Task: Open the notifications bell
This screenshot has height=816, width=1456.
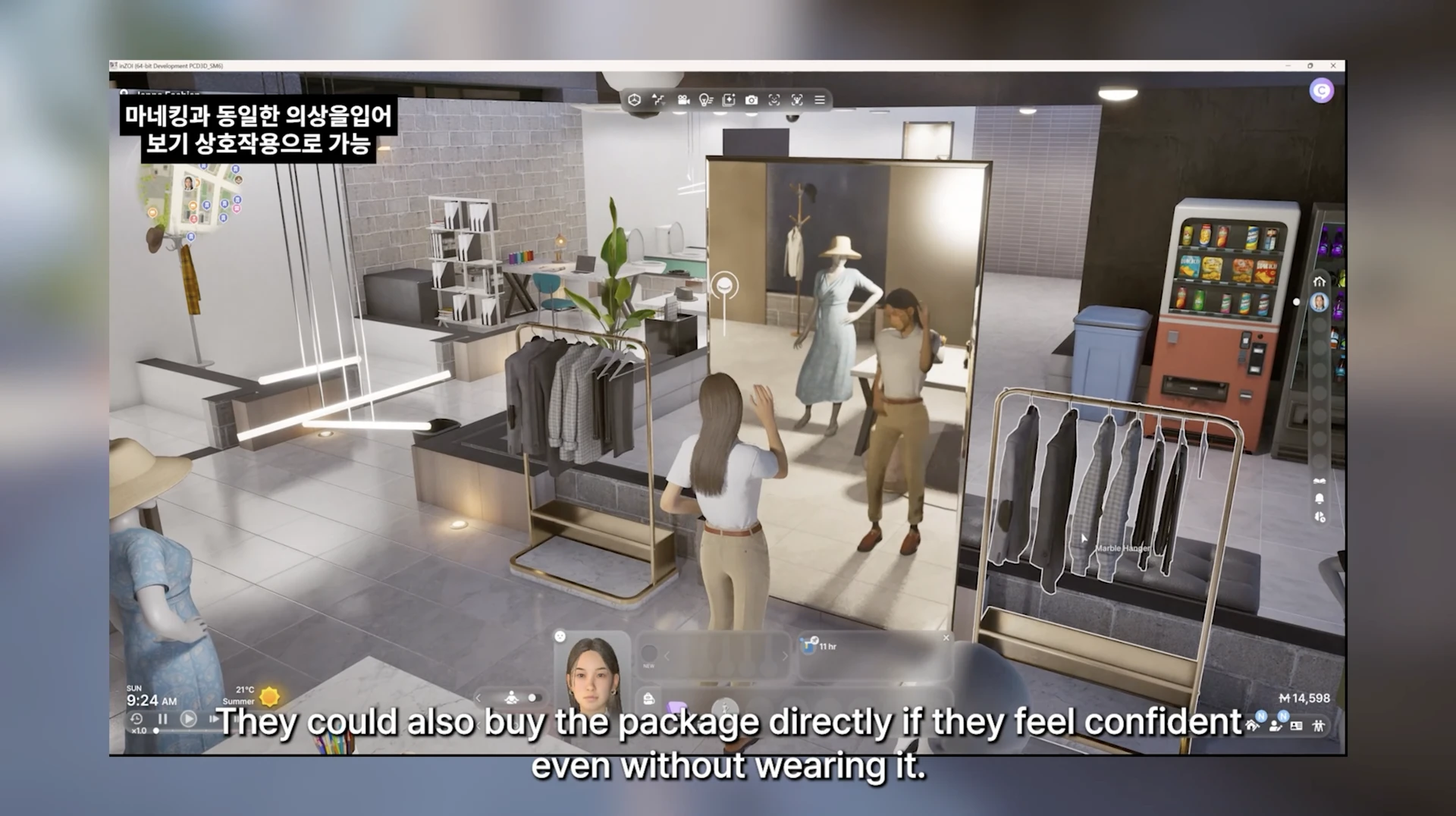Action: pos(1319,498)
